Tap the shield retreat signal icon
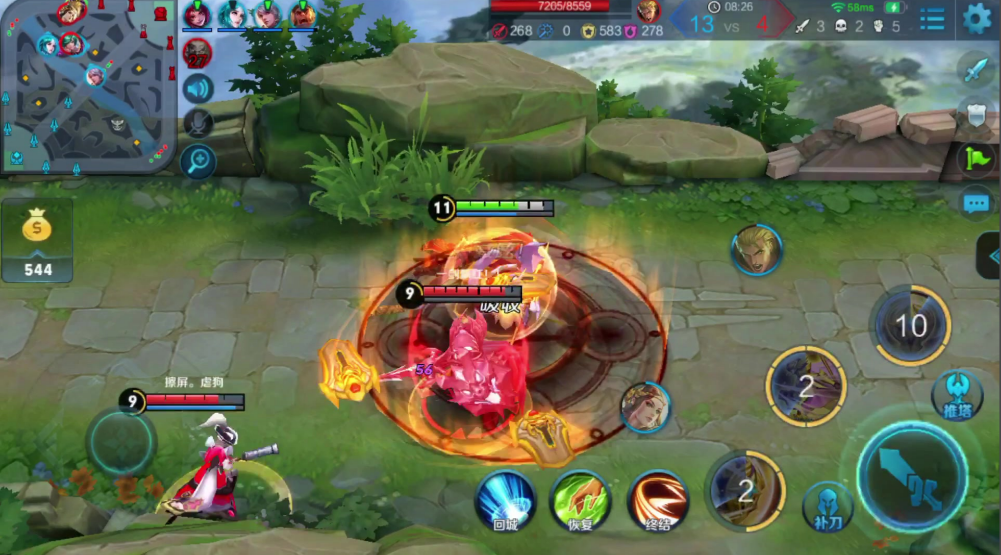Viewport: 1001px width, 555px height. (976, 112)
